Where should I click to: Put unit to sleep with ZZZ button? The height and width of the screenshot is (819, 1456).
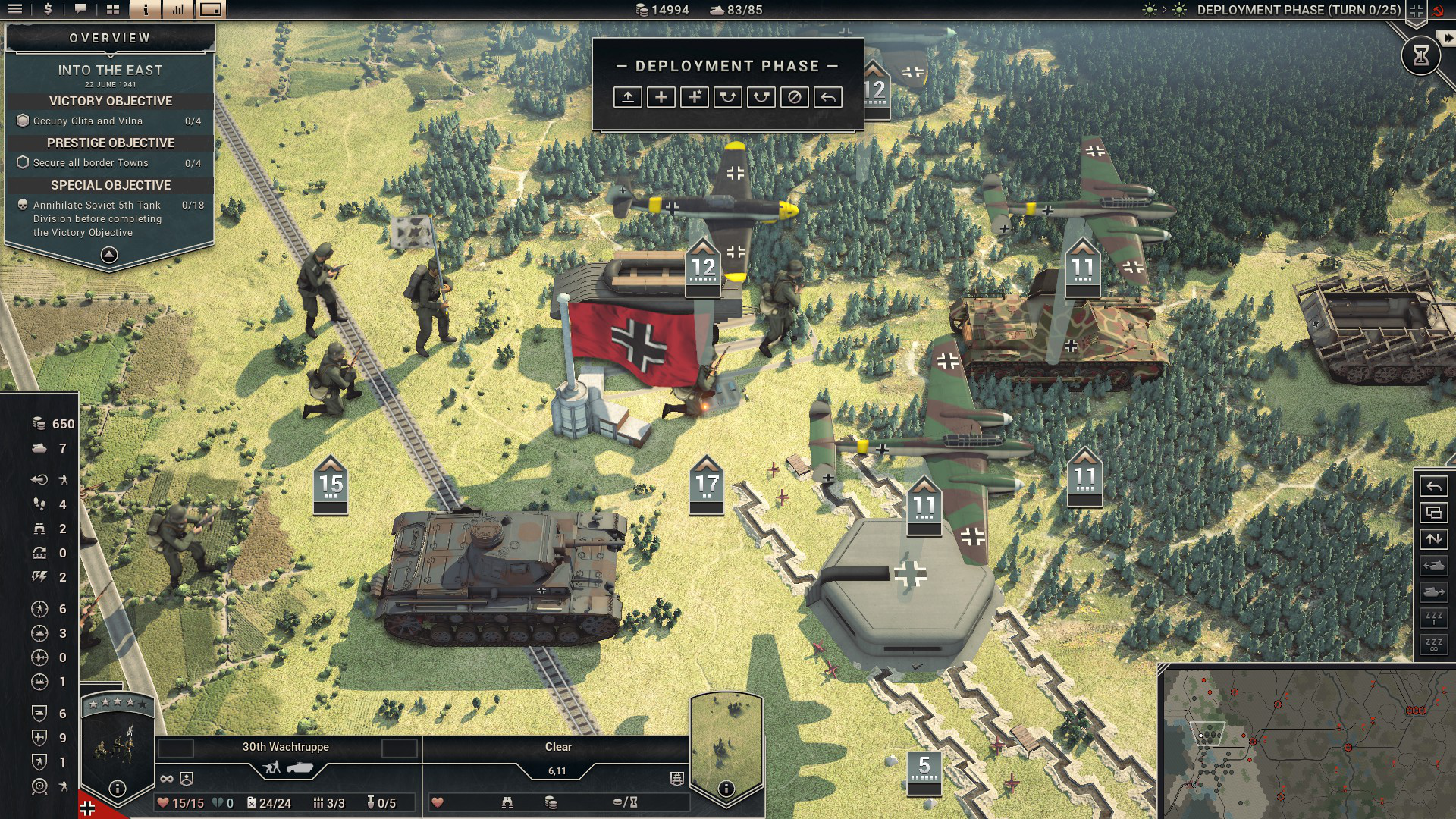pos(1433,620)
